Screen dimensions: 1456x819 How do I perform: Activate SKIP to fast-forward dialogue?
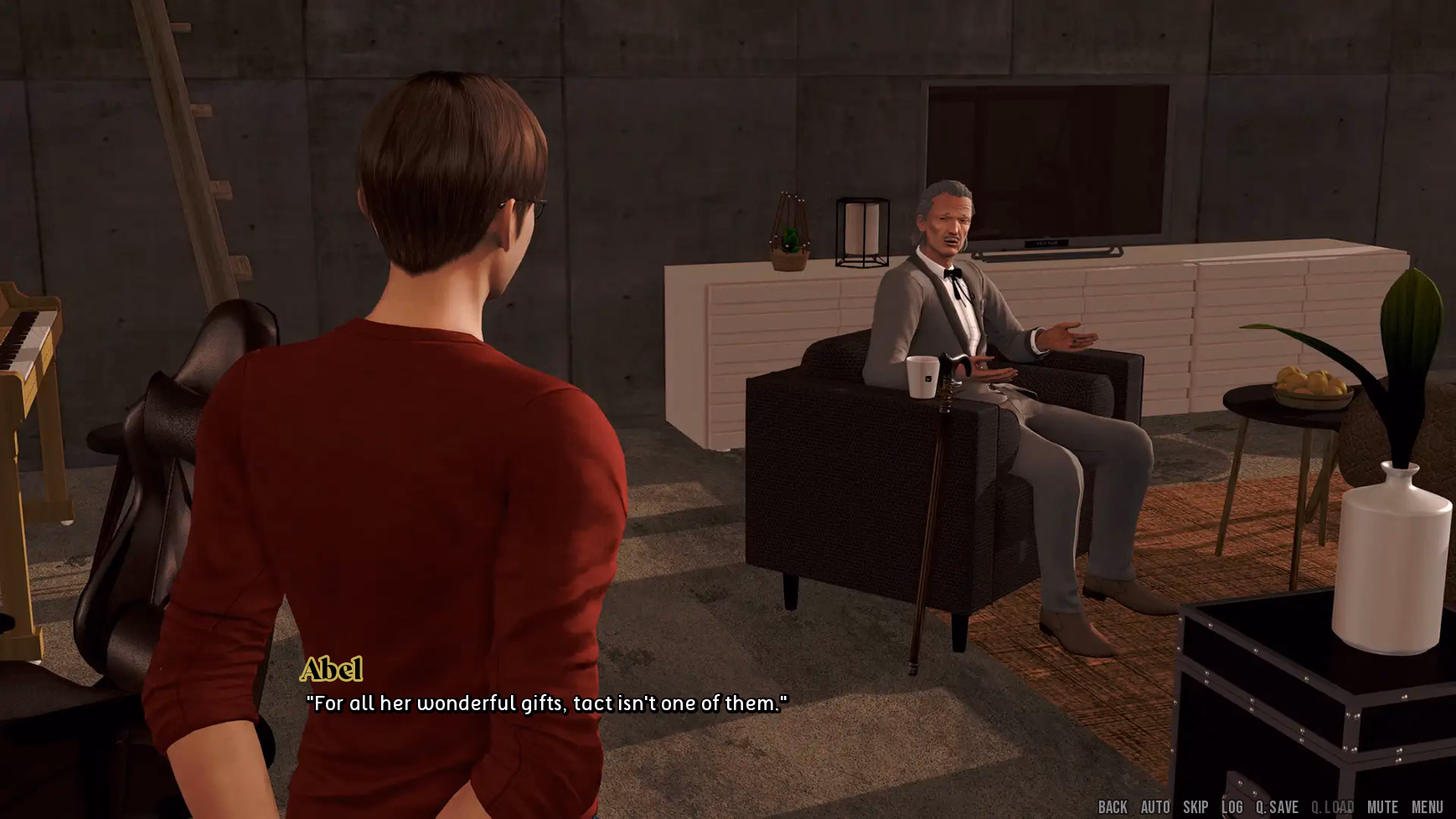point(1195,807)
